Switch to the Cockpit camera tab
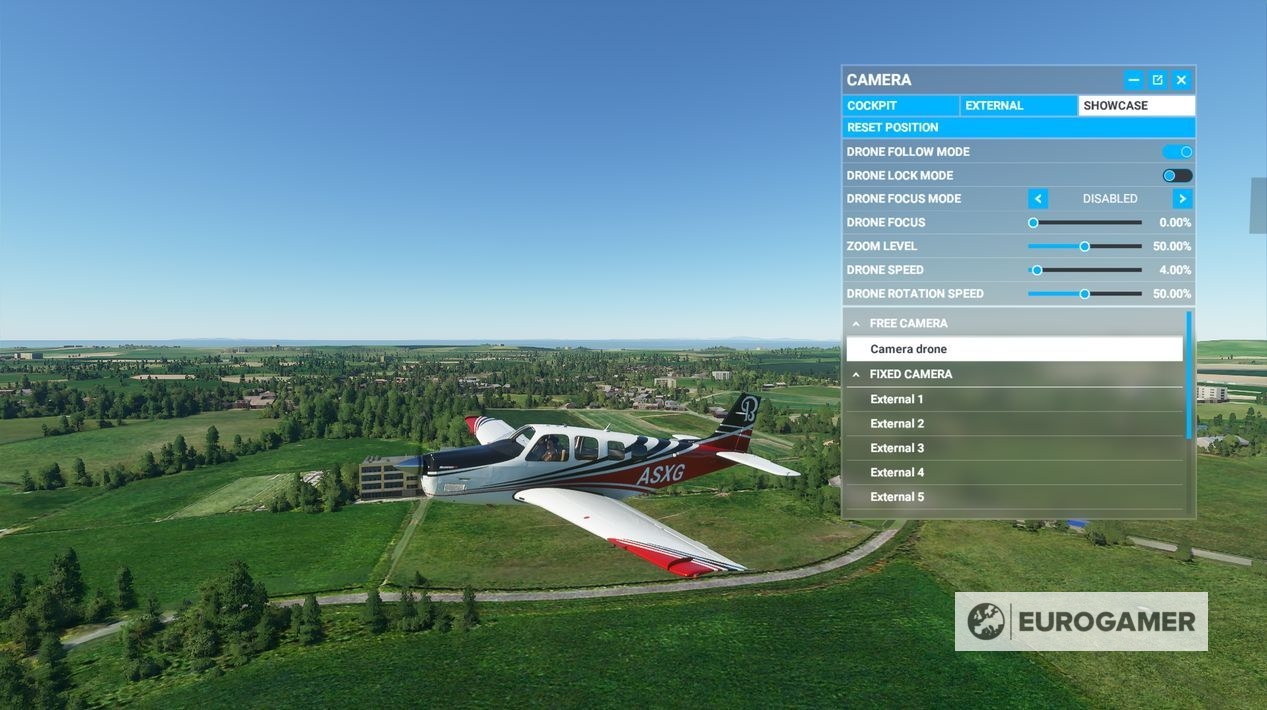The height and width of the screenshot is (710, 1267). coord(900,106)
